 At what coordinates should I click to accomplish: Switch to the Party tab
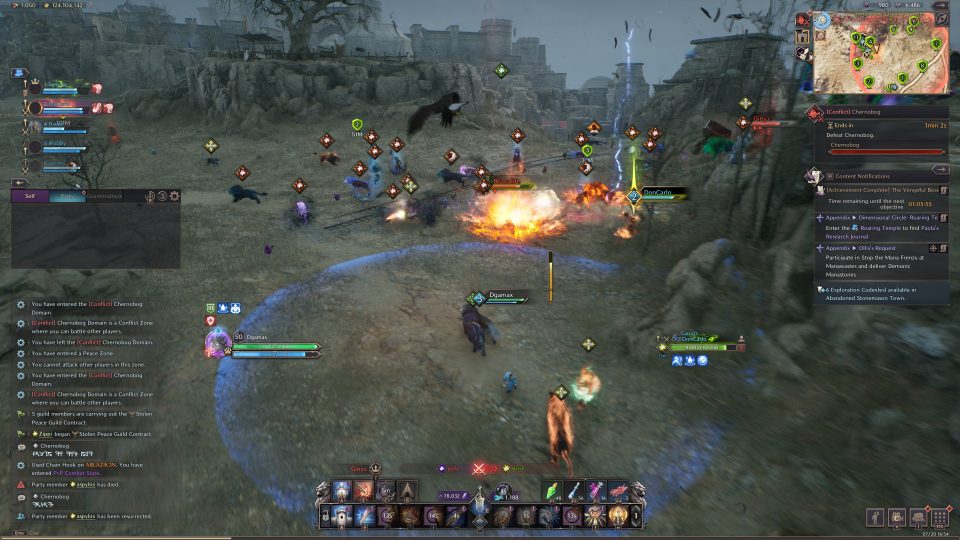click(66, 196)
